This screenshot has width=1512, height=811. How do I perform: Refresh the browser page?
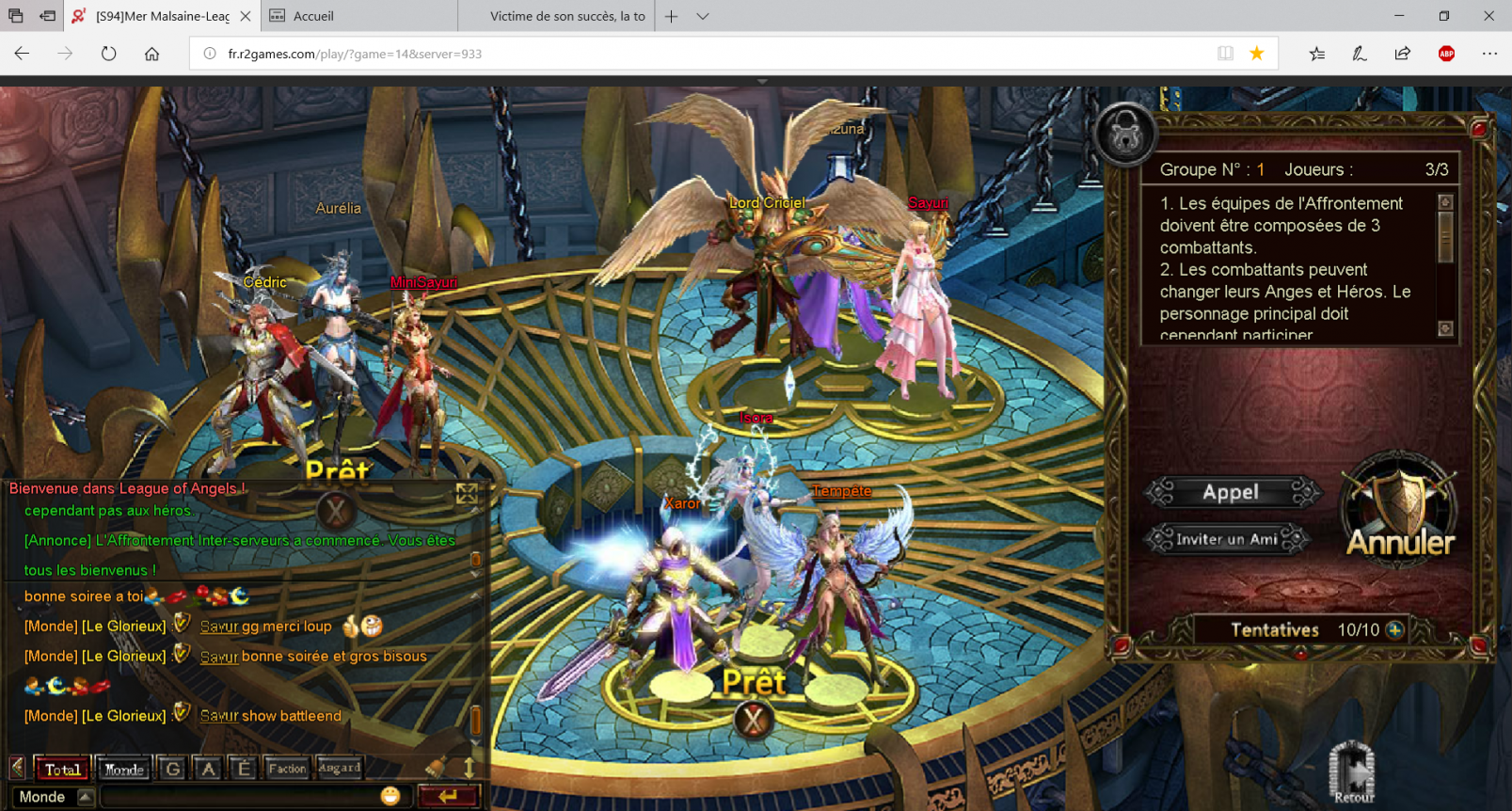coord(109,54)
